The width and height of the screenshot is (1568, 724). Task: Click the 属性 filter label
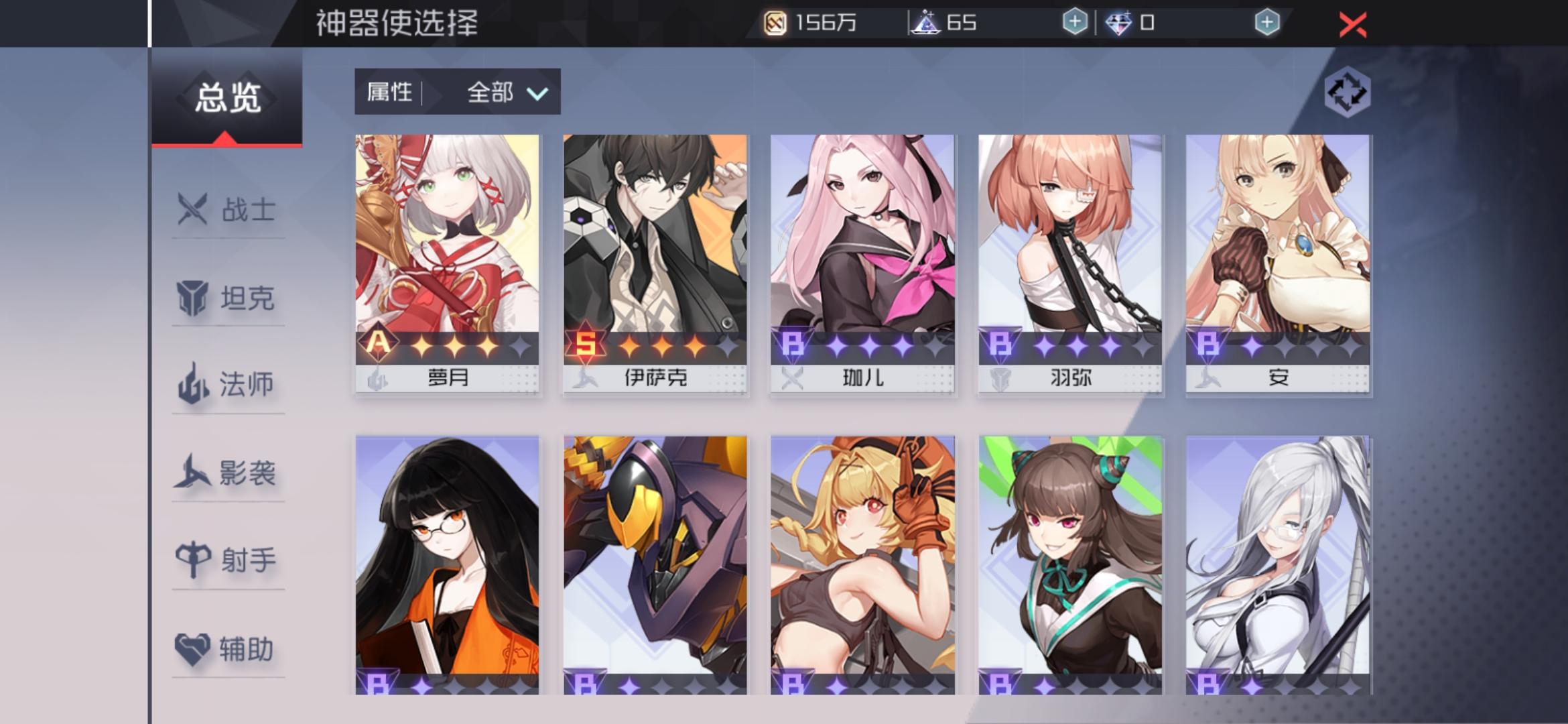389,93
